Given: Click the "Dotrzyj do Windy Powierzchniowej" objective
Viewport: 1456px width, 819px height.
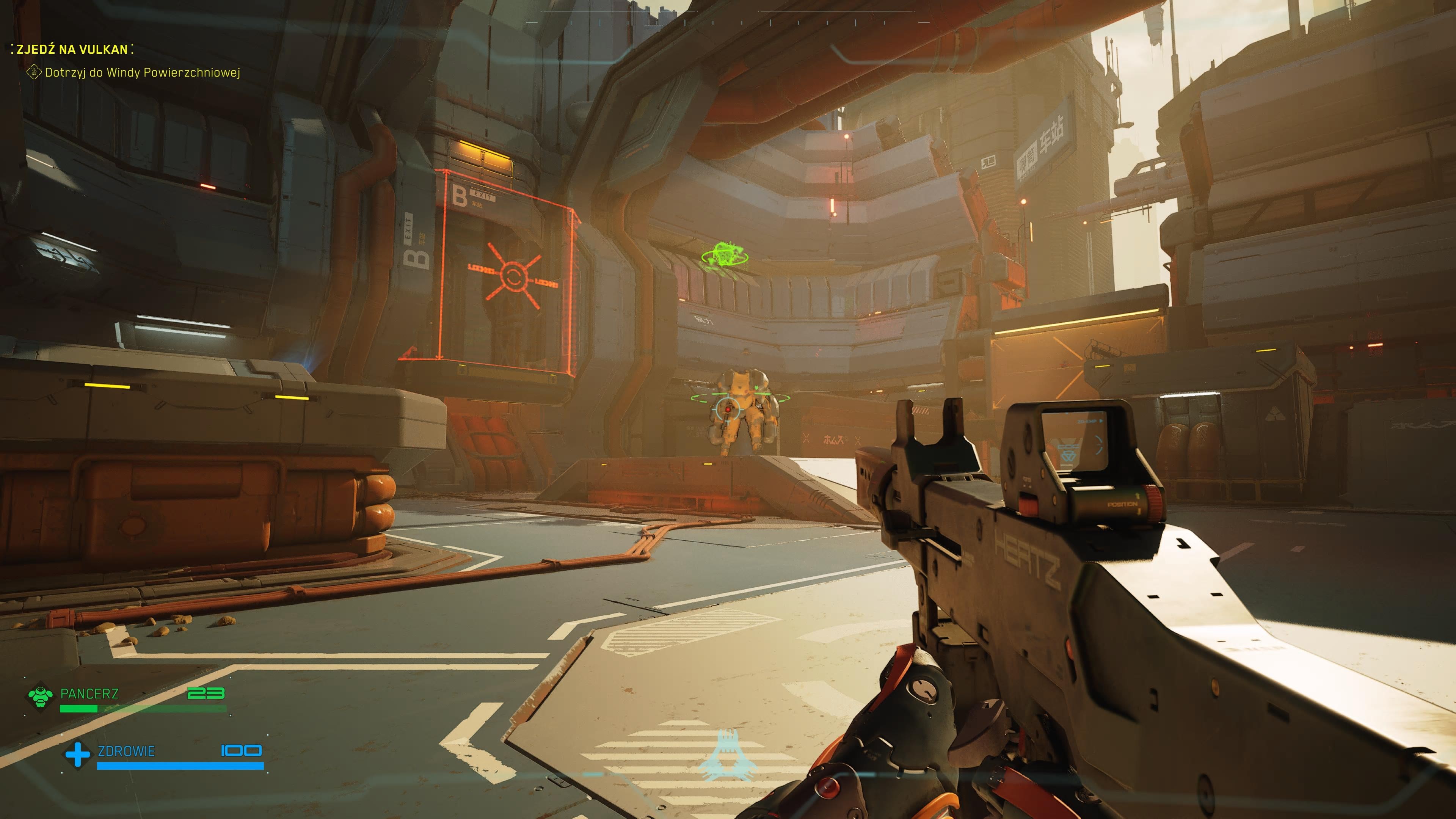Looking at the screenshot, I should 143,72.
